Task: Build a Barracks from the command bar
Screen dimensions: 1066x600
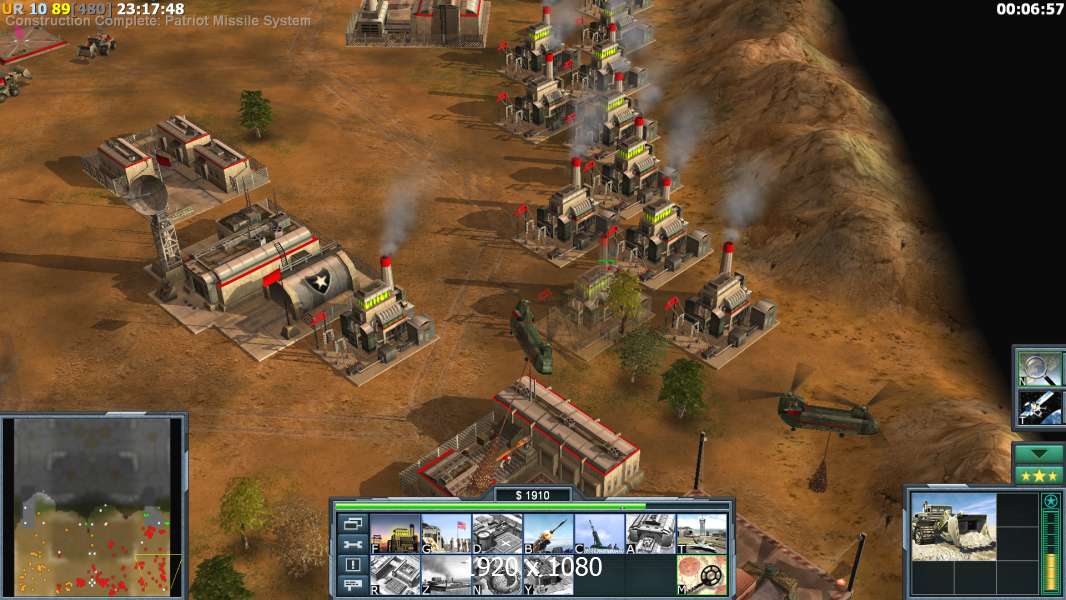Action: coord(446,533)
